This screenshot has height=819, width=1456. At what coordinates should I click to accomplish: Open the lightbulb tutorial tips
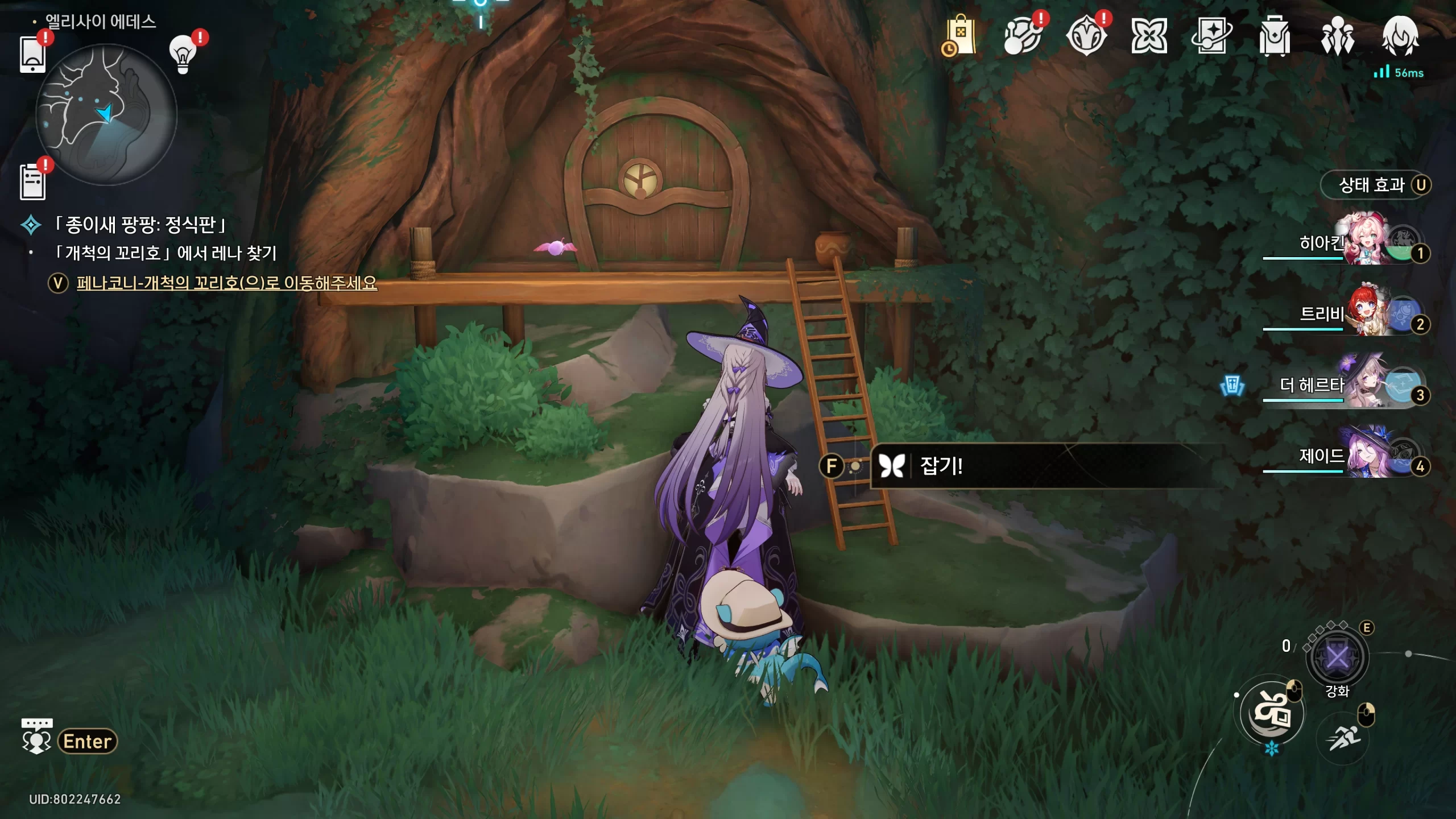(x=183, y=54)
